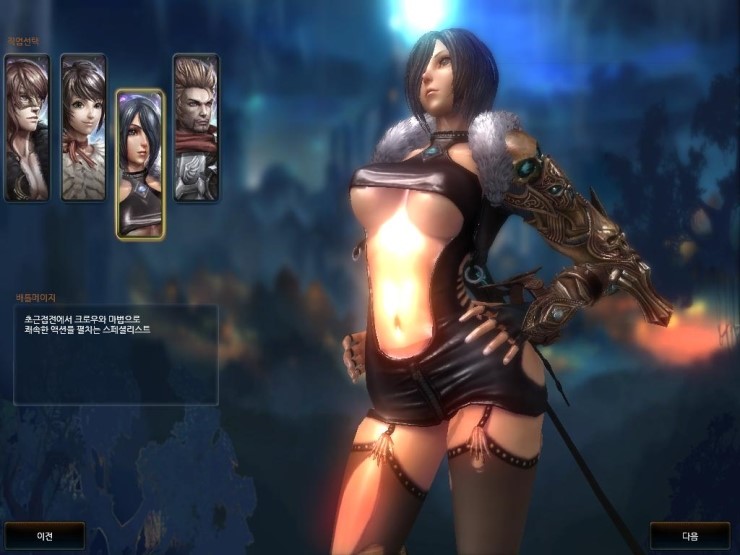
Task: Pick the spiky-haired armored man with red scarf
Action: click(195, 127)
